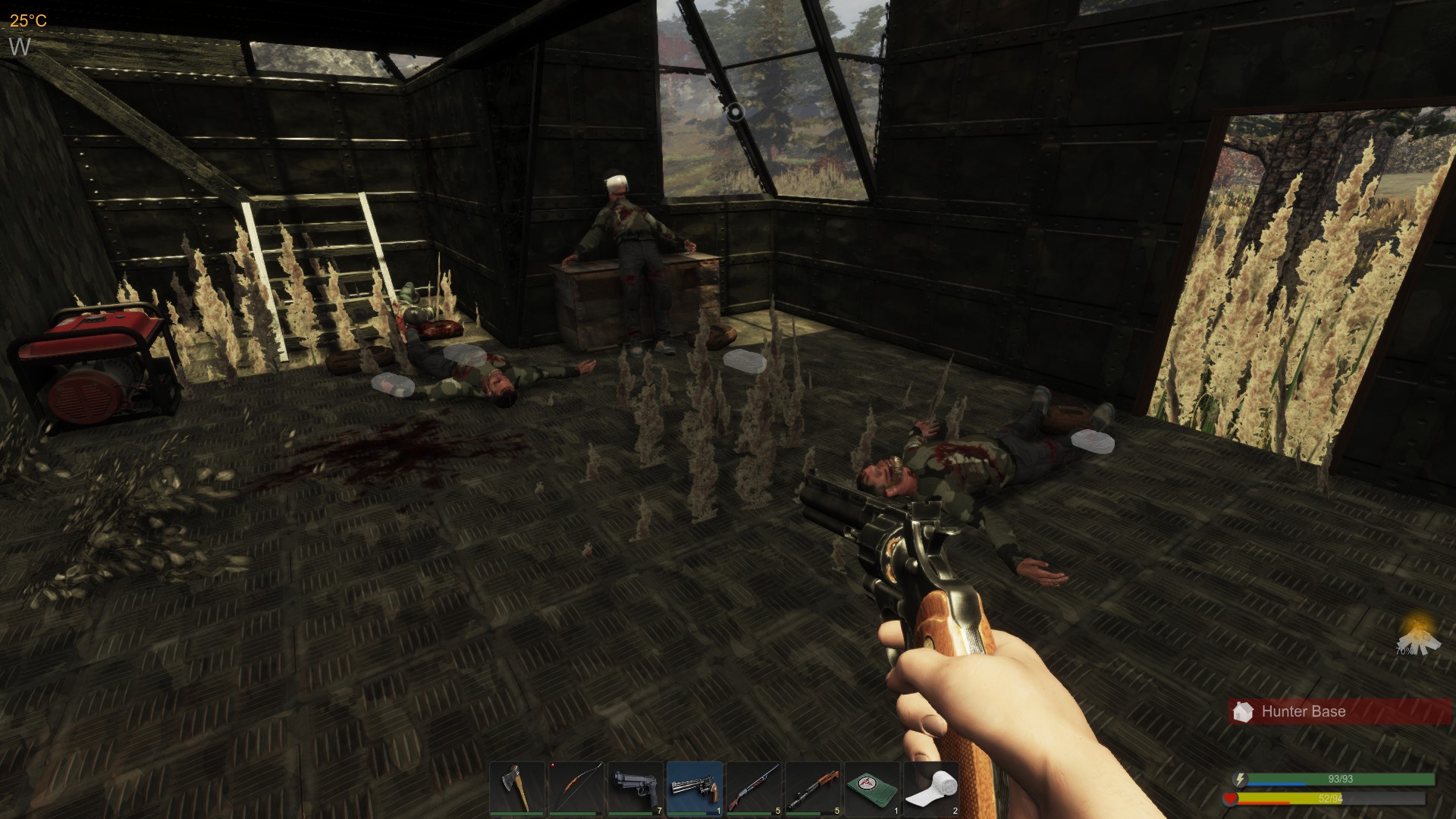The image size is (1456, 819).
Task: Switch to the semi-automatic pistol slot
Action: [x=635, y=789]
